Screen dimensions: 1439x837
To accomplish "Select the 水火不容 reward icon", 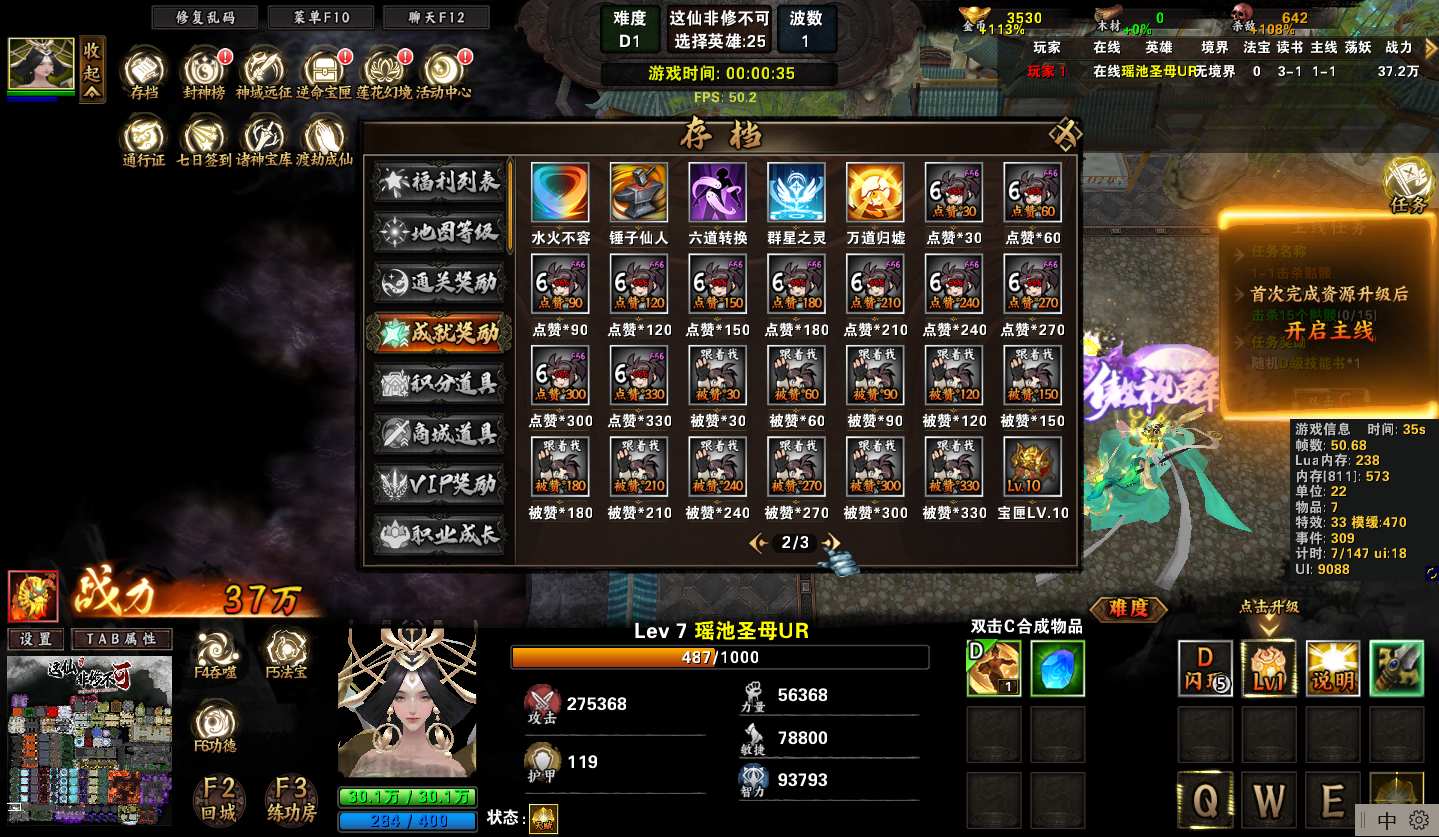I will click(x=560, y=192).
